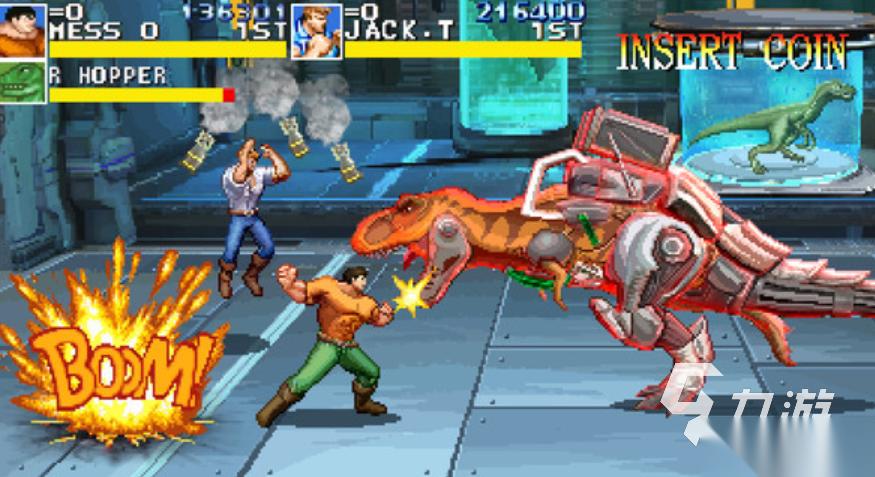Click the INSERT COIN prompt
Screen dimensions: 875x477
click(x=732, y=52)
